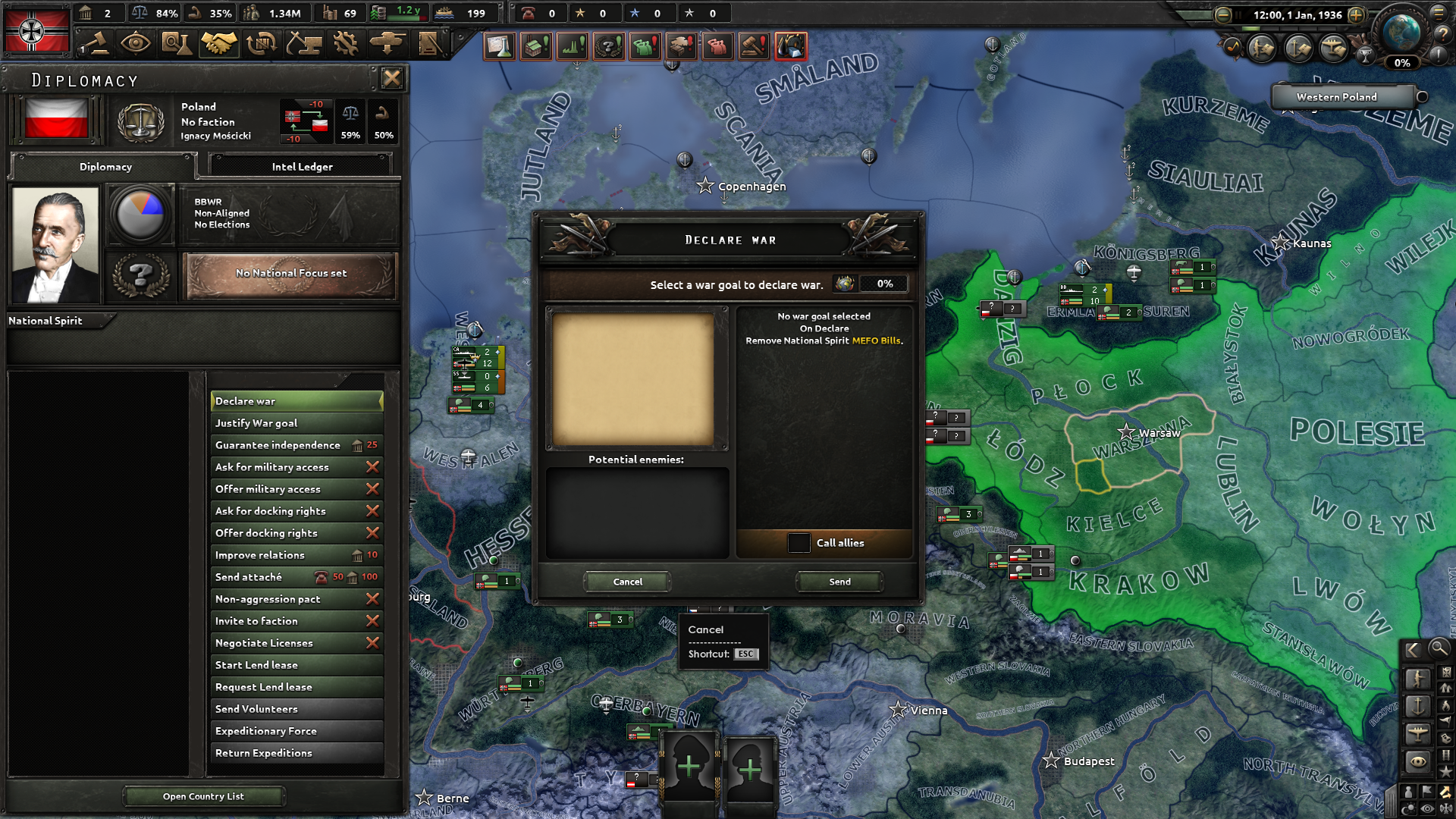Pause the game clock
Image resolution: width=1456 pixels, height=819 pixels.
(x=1238, y=14)
